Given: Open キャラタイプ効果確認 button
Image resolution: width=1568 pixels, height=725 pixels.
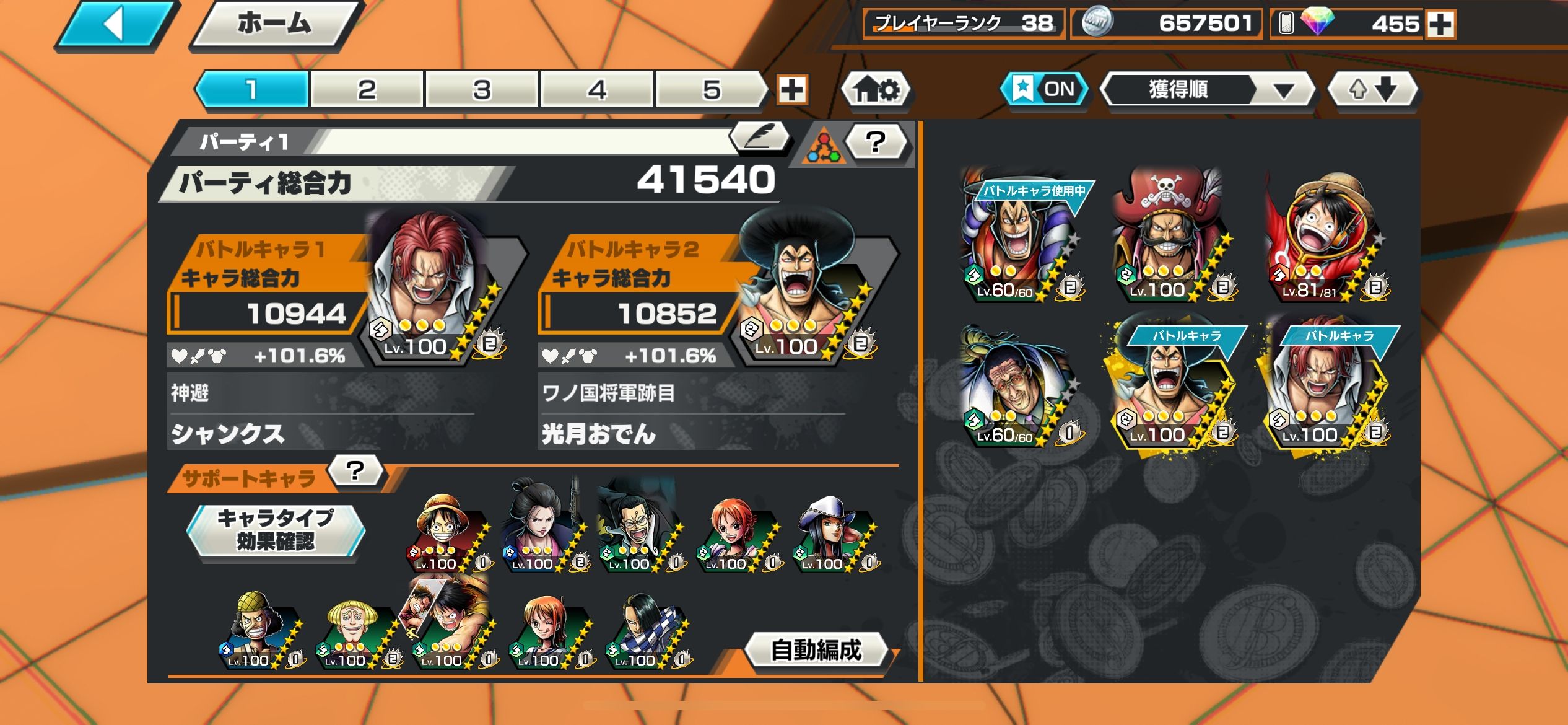Looking at the screenshot, I should point(276,530).
